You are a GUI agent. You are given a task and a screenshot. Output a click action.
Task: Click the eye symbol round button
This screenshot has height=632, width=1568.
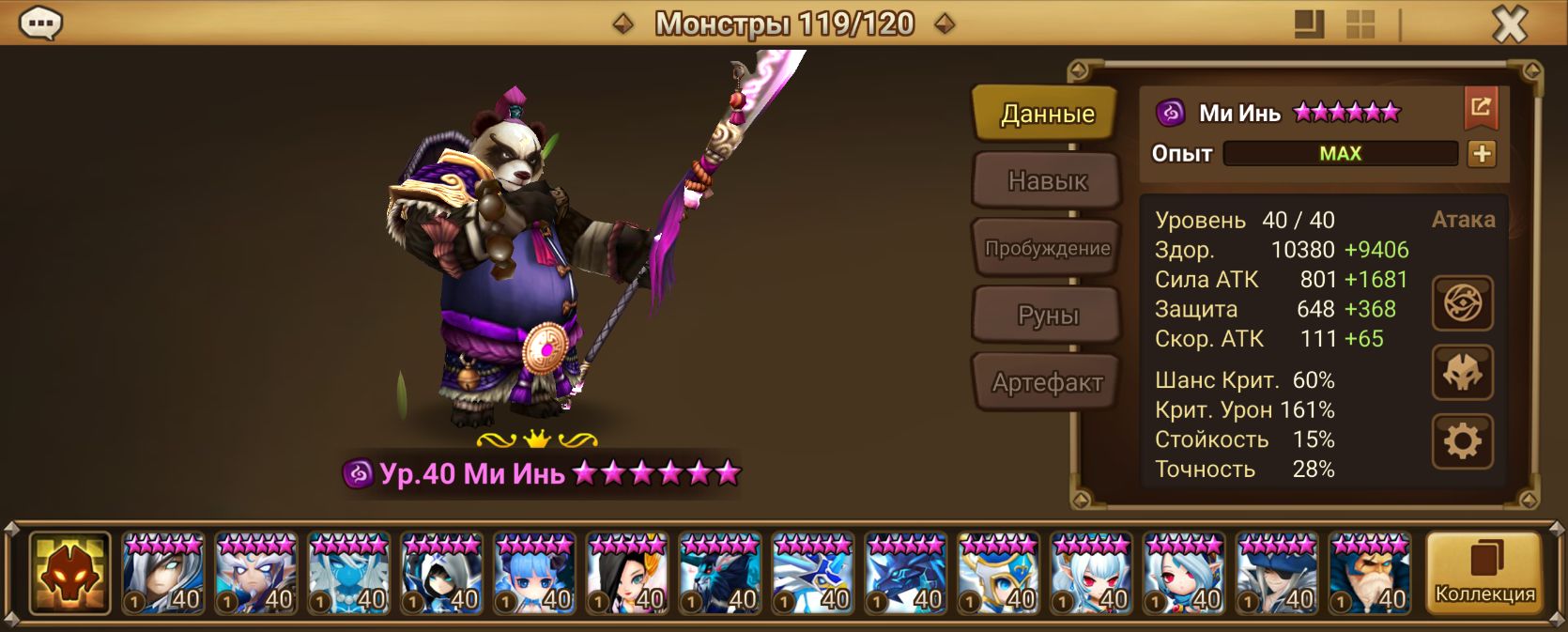pyautogui.click(x=1462, y=303)
